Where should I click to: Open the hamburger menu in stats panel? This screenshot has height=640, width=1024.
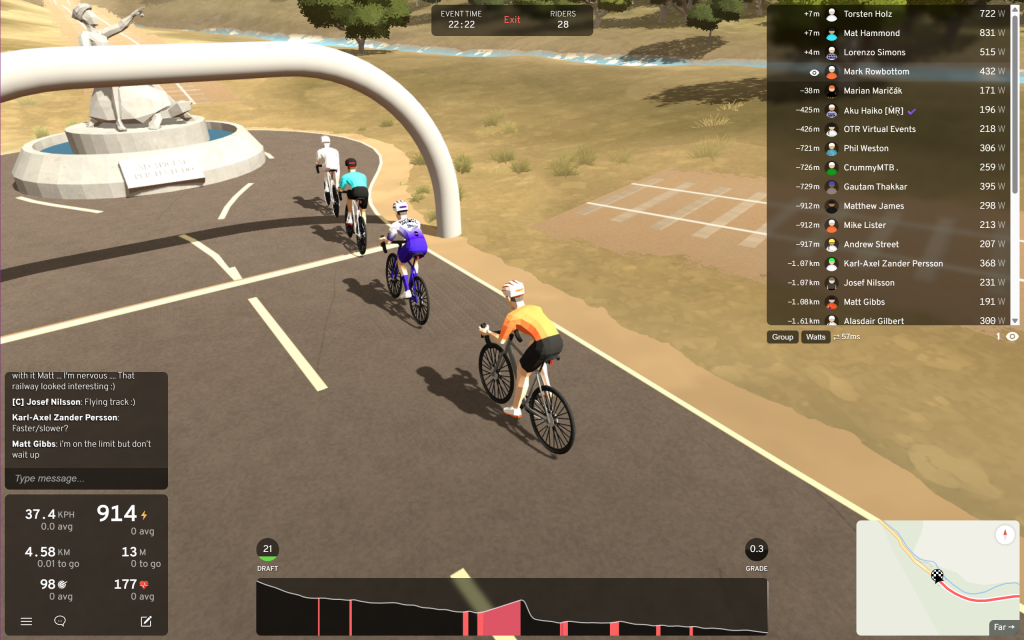pyautogui.click(x=27, y=621)
